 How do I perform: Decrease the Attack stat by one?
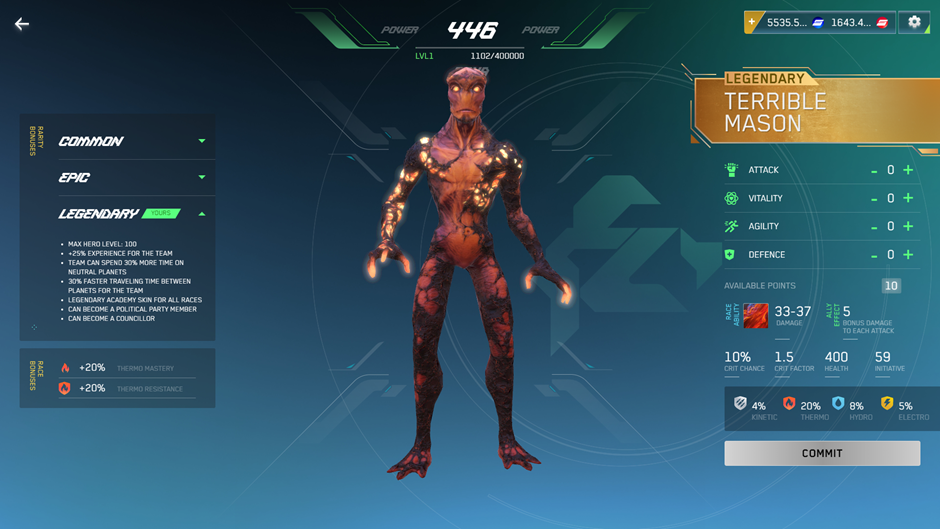(x=874, y=171)
